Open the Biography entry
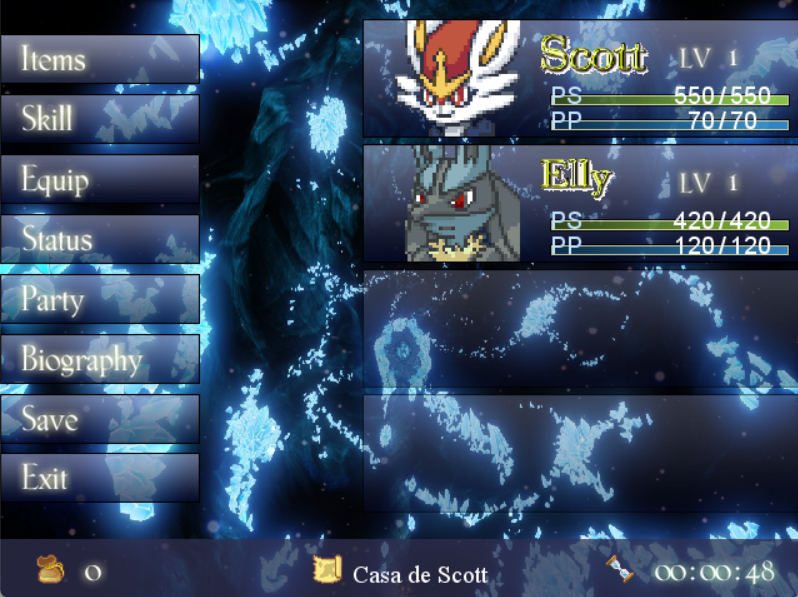The image size is (798, 597). pyautogui.click(x=99, y=359)
